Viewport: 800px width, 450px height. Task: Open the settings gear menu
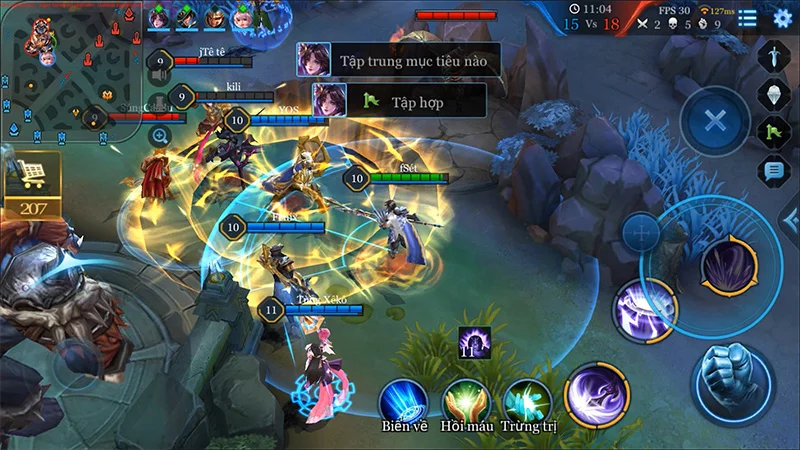[x=782, y=17]
